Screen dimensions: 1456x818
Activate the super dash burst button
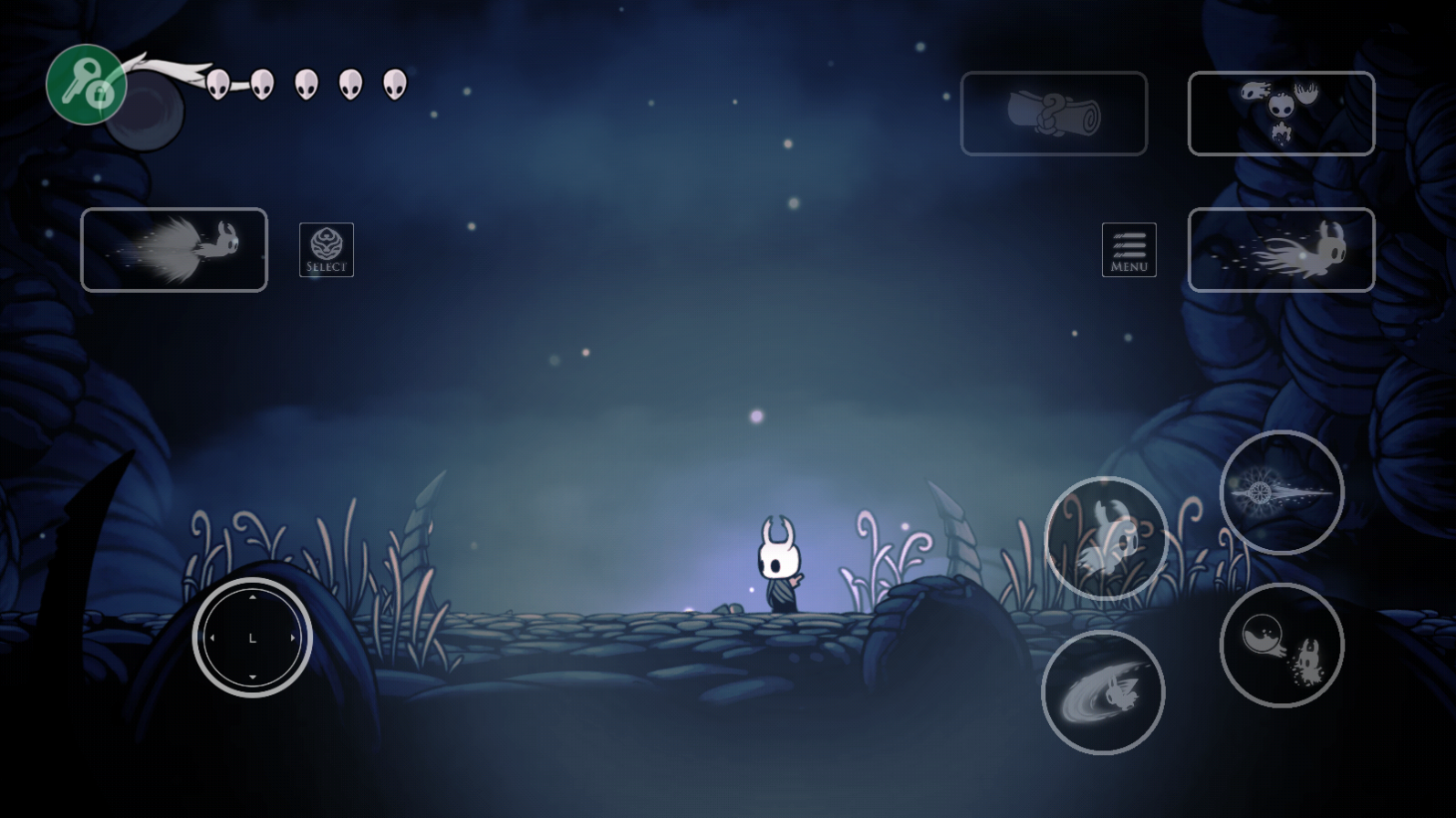[x=174, y=250]
